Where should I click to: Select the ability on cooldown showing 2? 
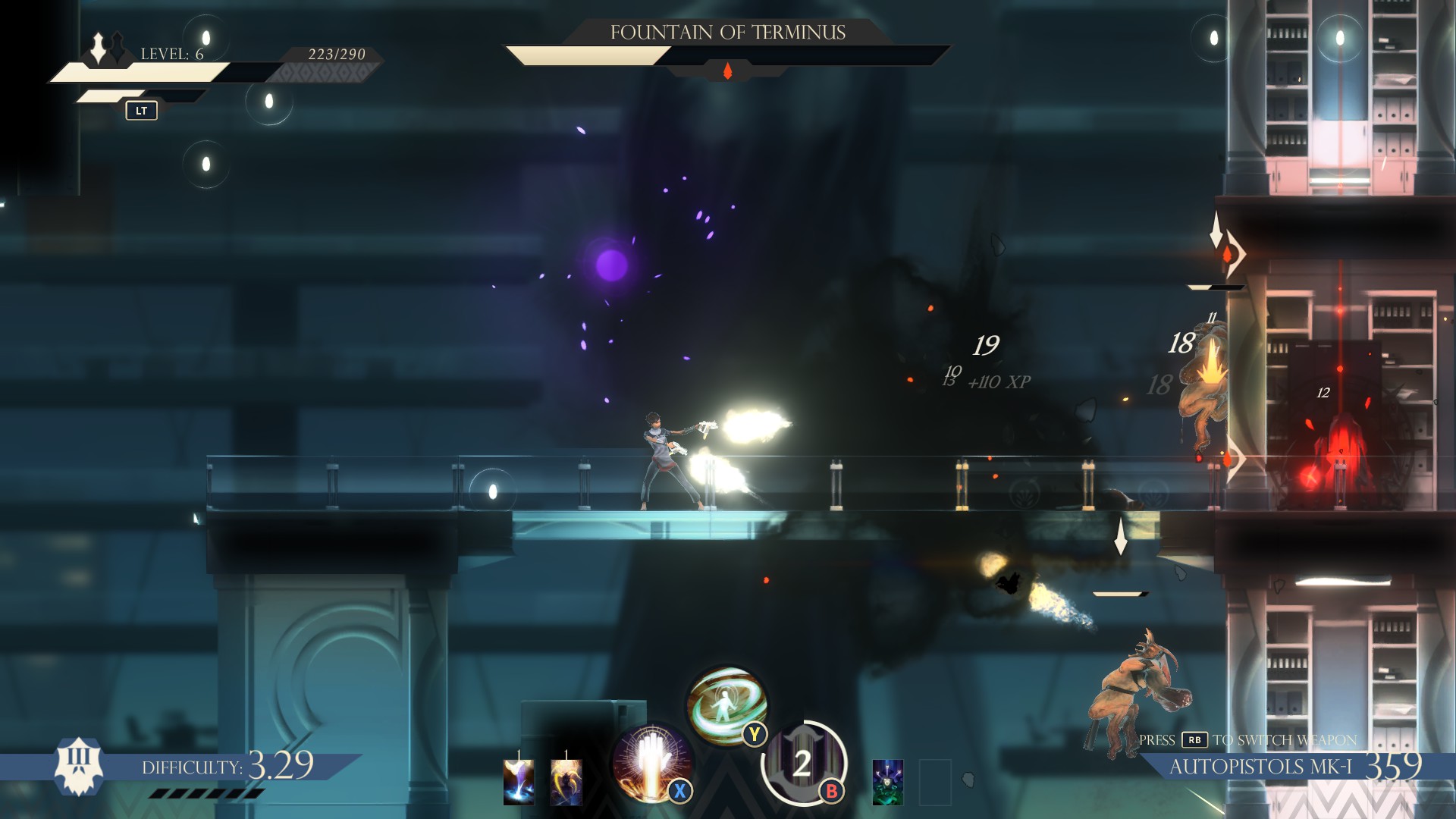click(803, 762)
